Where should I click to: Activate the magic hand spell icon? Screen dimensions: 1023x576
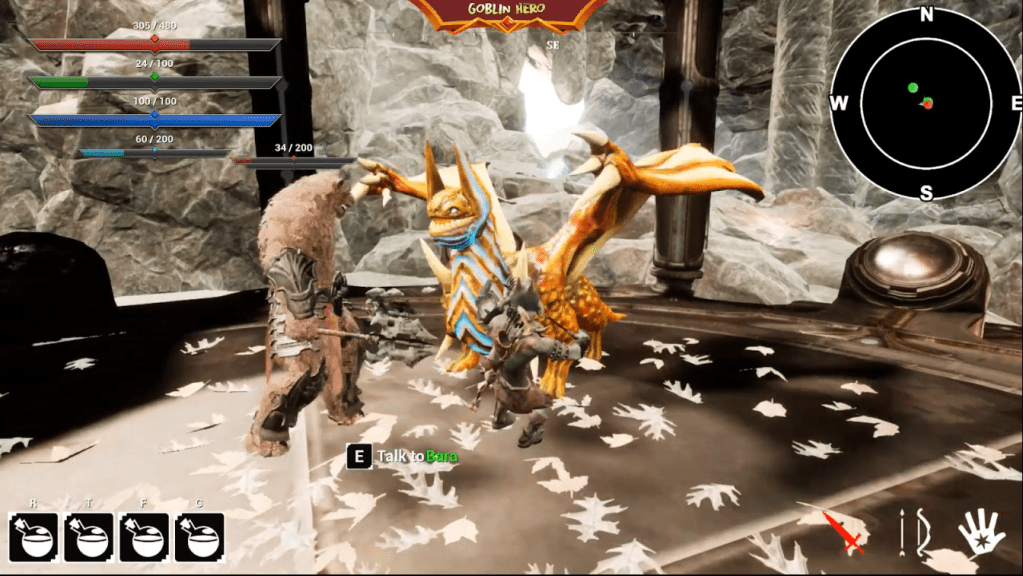980,532
